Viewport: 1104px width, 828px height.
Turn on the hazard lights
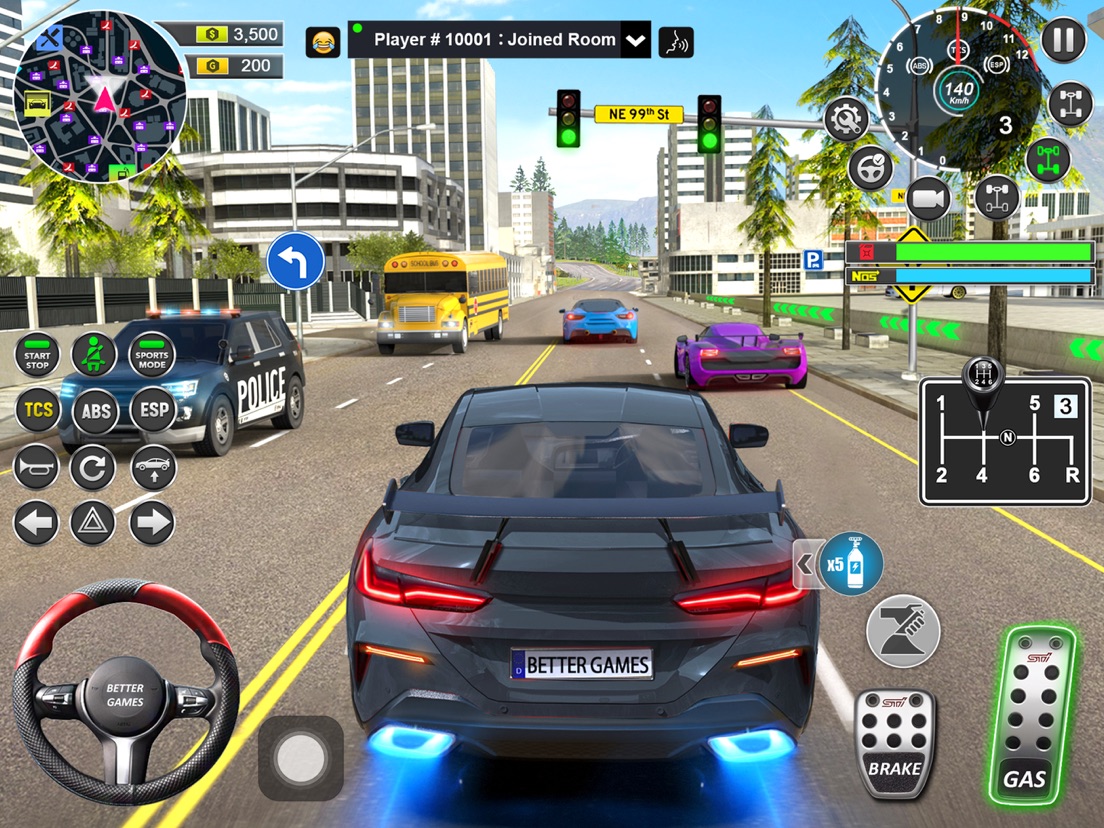coord(93,523)
